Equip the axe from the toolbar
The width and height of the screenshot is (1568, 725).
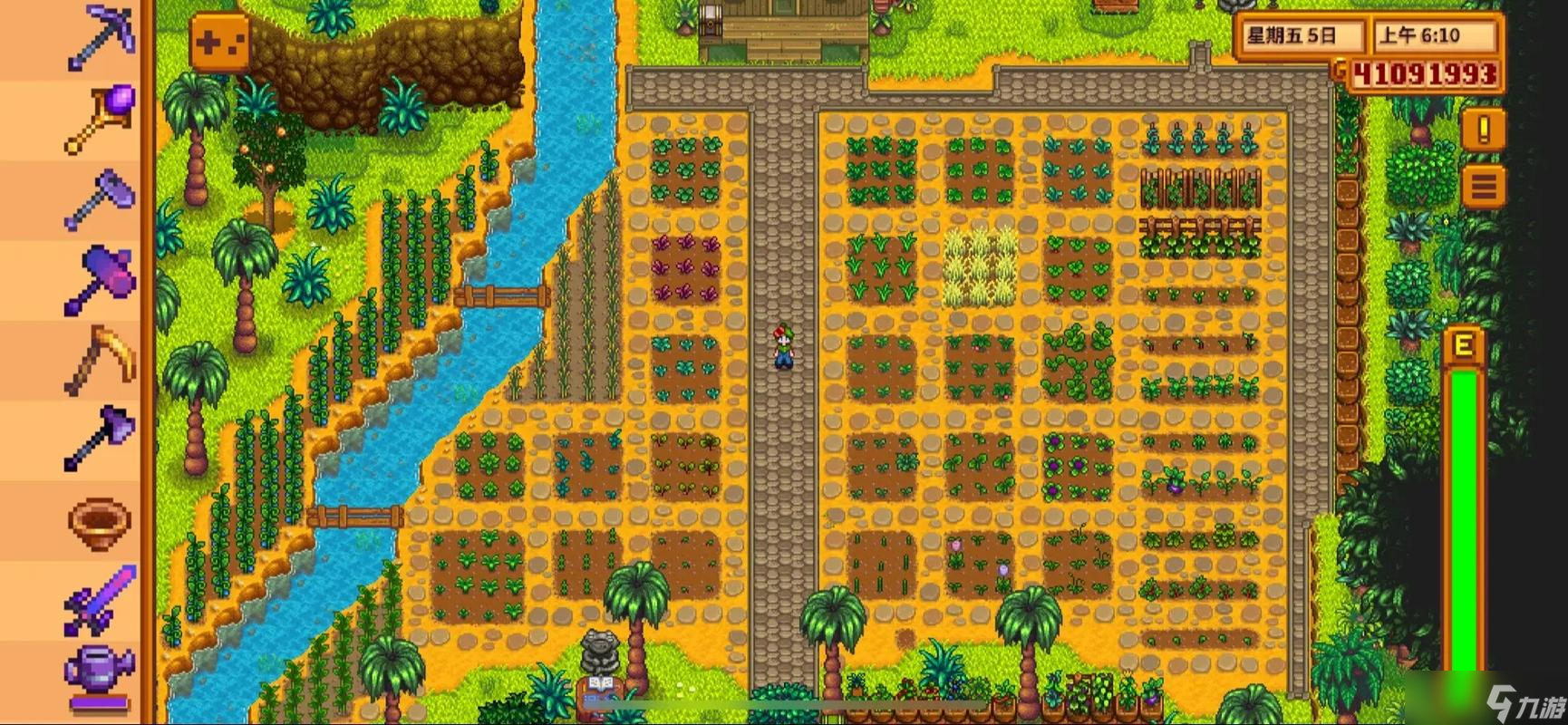(x=102, y=439)
